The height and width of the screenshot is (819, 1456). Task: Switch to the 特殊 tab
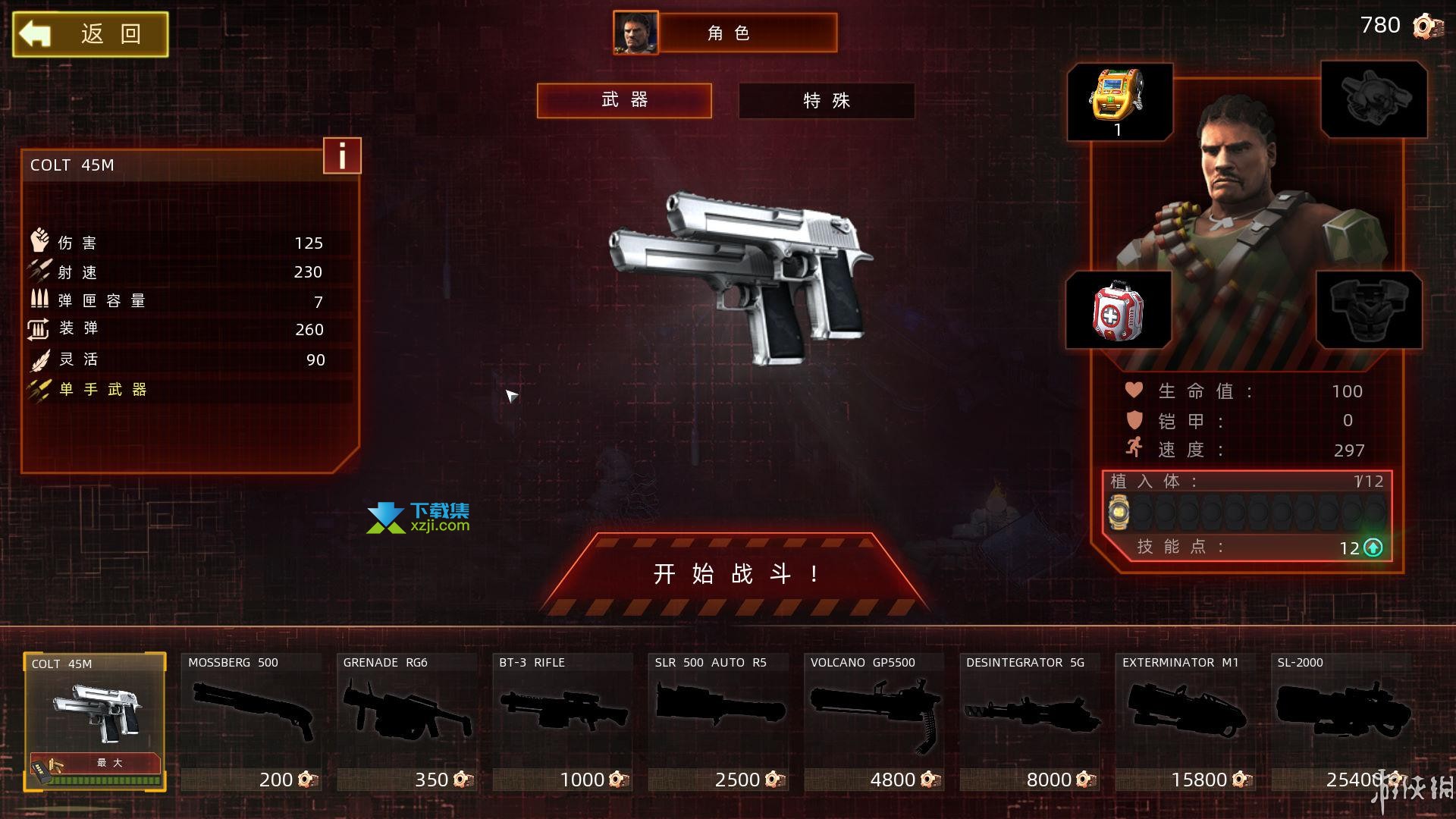(x=826, y=100)
